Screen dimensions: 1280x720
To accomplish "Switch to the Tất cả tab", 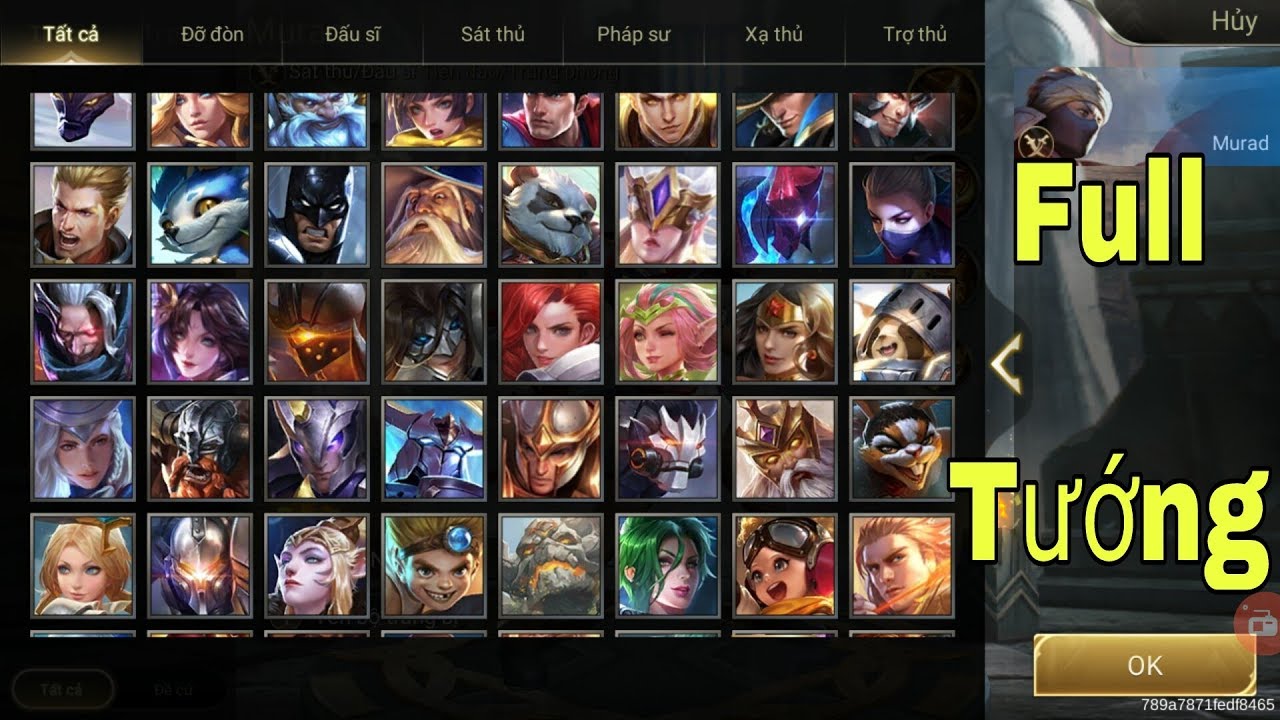I will pyautogui.click(x=70, y=34).
